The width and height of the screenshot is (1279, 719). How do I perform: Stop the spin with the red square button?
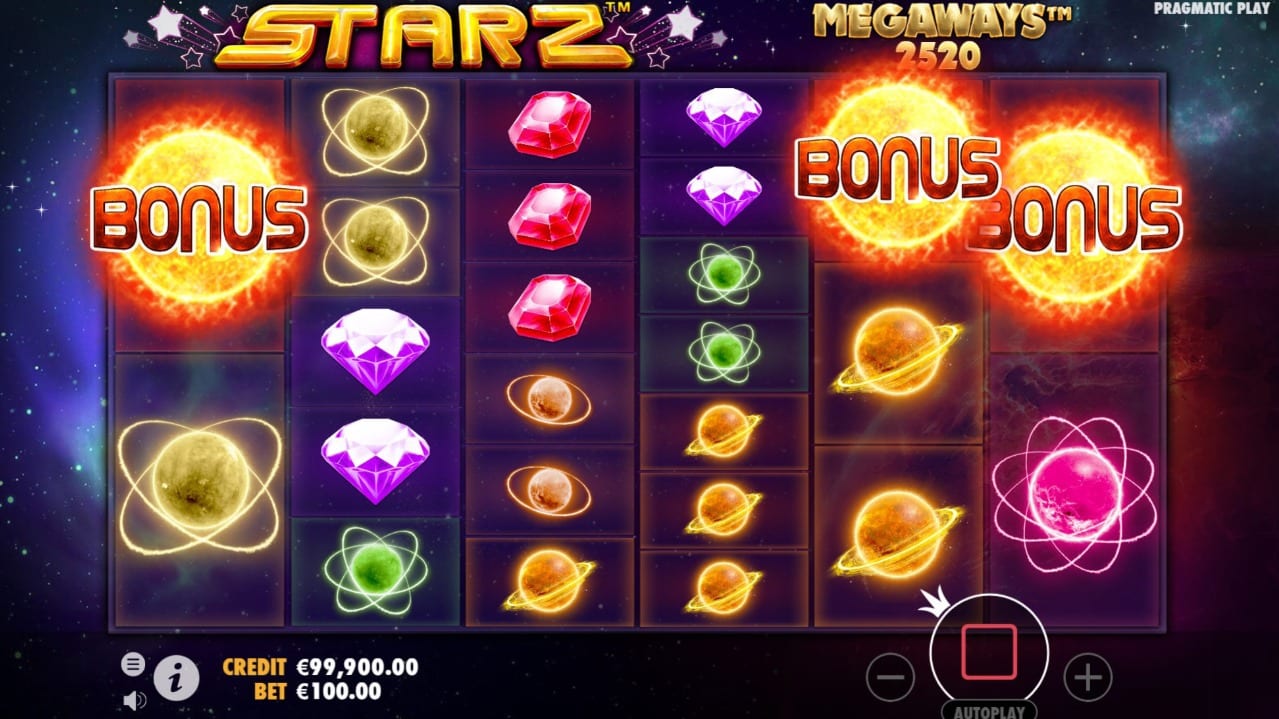coord(988,653)
